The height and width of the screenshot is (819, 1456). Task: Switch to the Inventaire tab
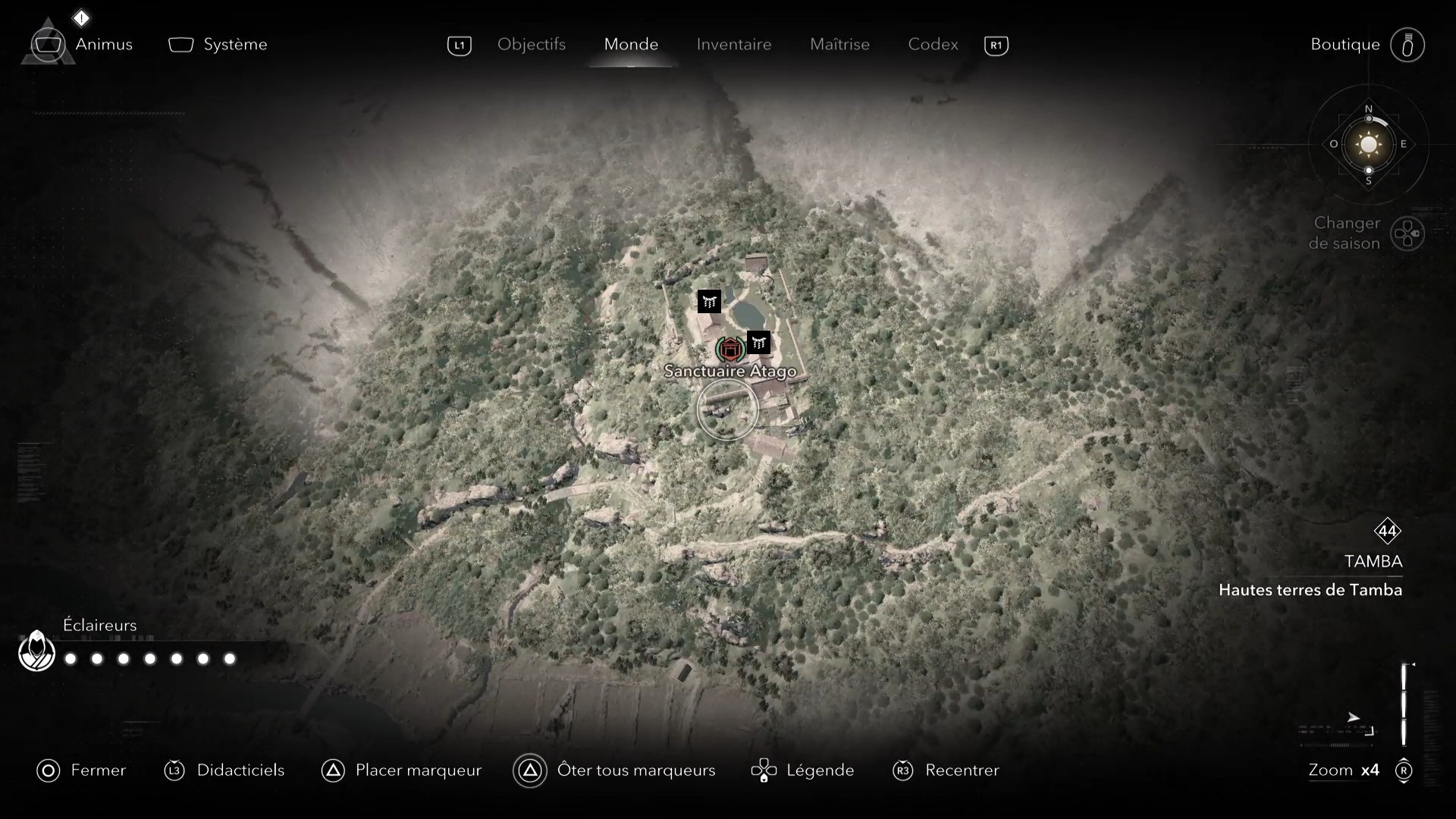(x=733, y=45)
